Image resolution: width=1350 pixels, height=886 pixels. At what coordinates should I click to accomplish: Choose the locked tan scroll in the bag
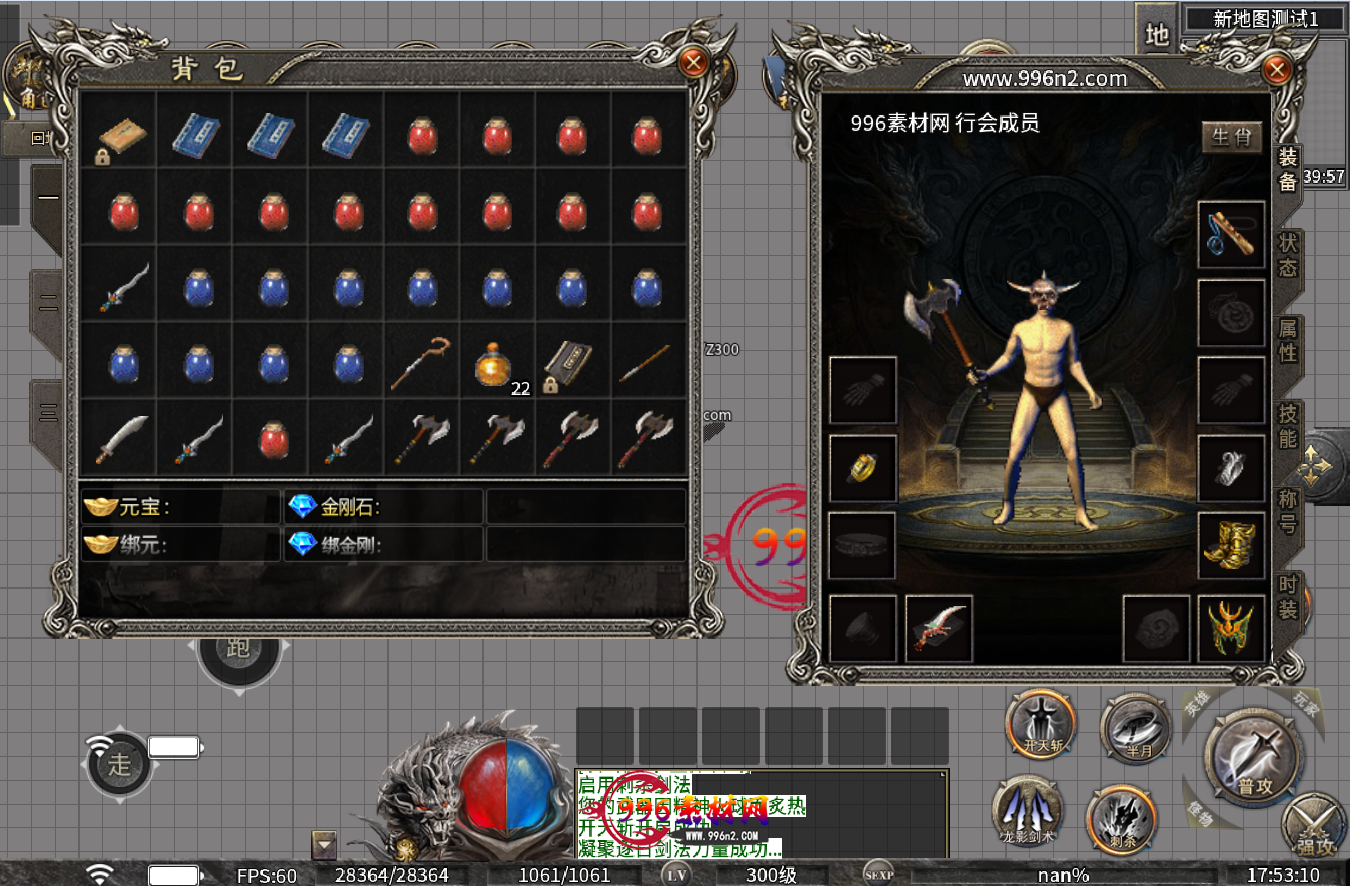tap(120, 135)
